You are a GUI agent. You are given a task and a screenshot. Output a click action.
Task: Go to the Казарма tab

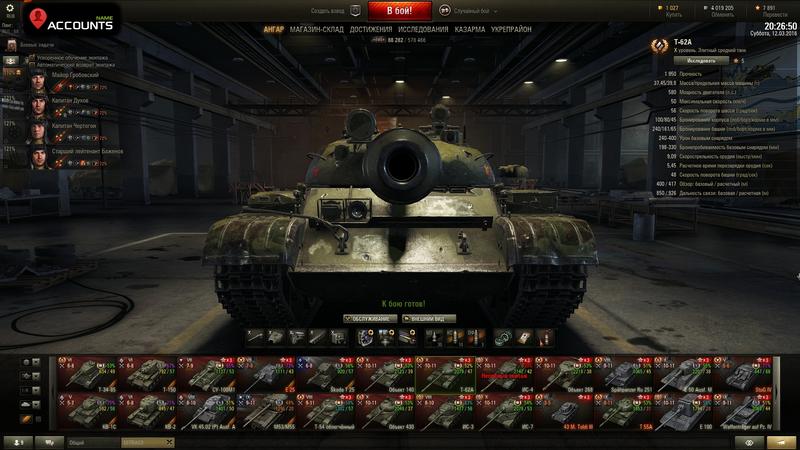click(x=470, y=30)
